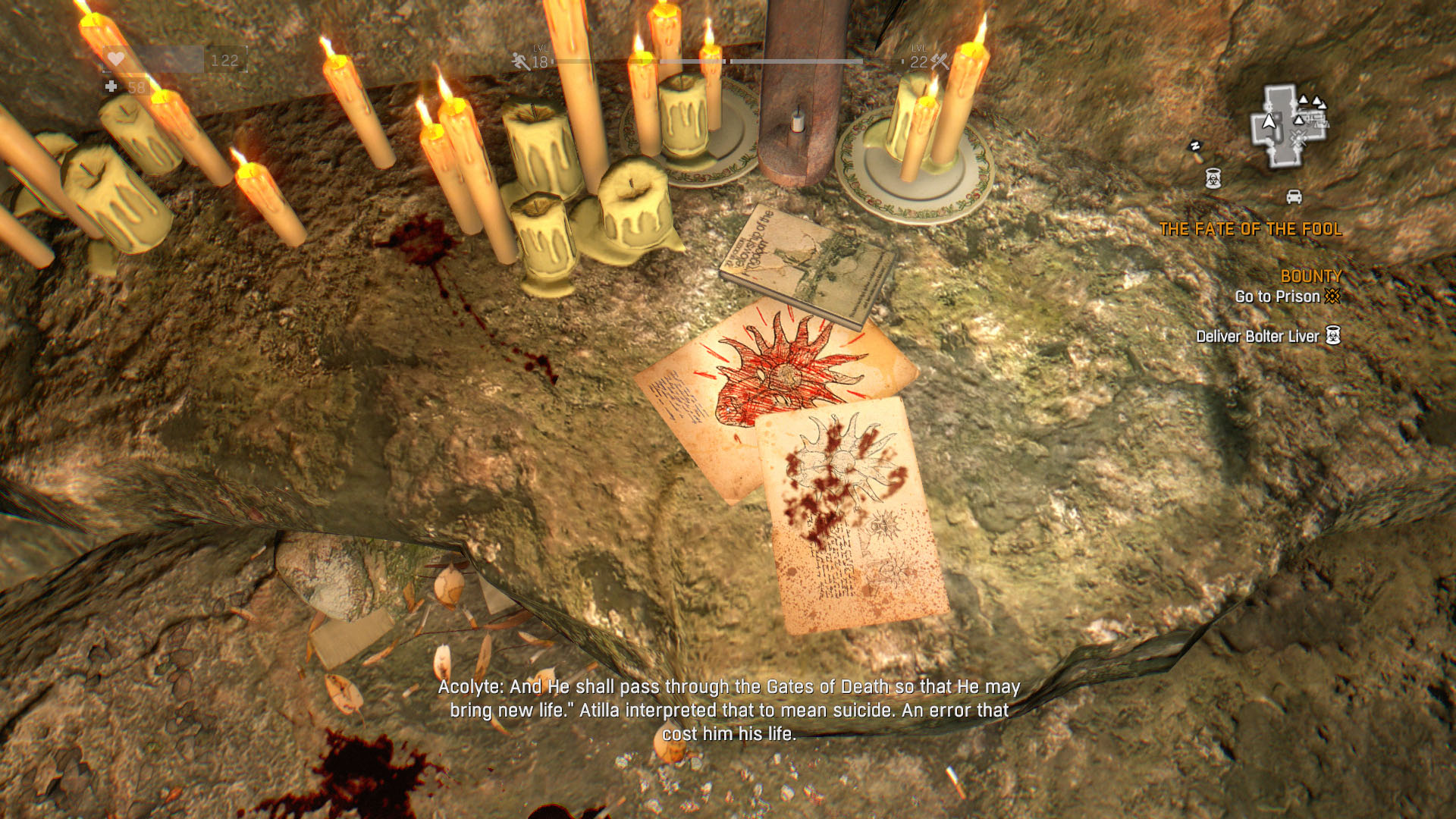Click the car marker below the minimap
Screen dimensions: 1456x819
pos(1294,197)
